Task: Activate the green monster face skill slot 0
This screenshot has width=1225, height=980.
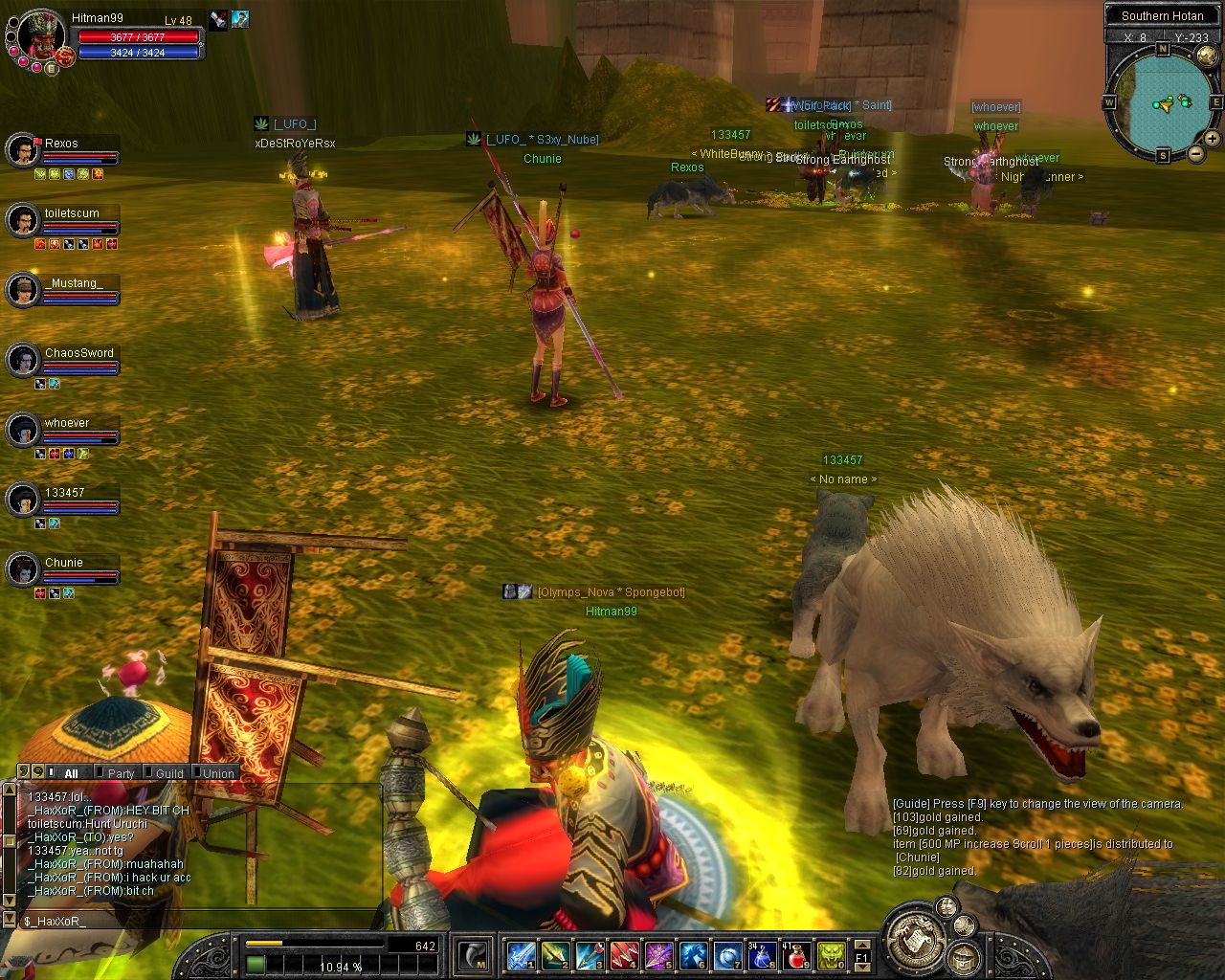Action: point(830,955)
